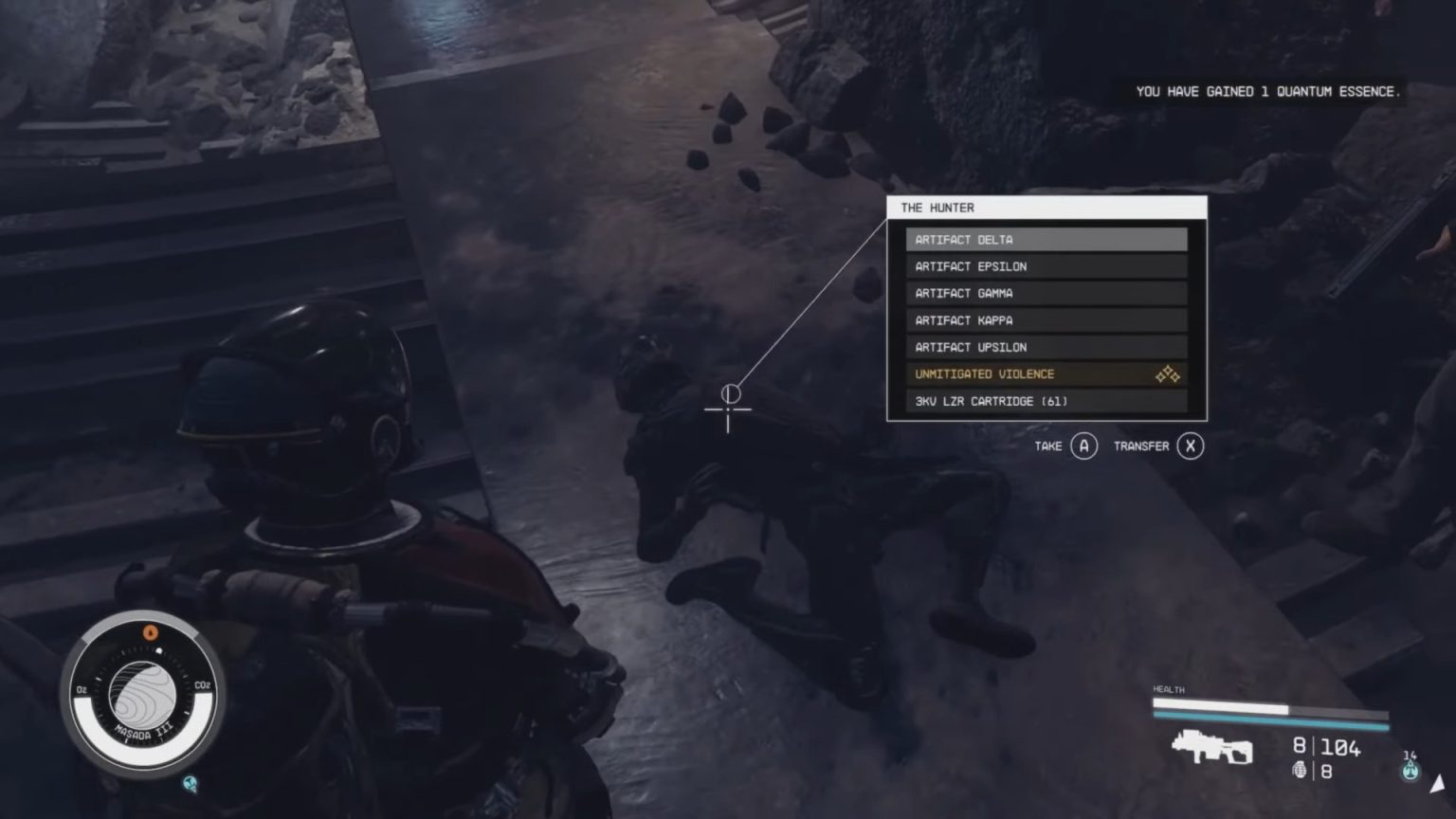Image resolution: width=1456 pixels, height=819 pixels.
Task: Select the equipped laser rifle weapon icon
Action: [1213, 746]
